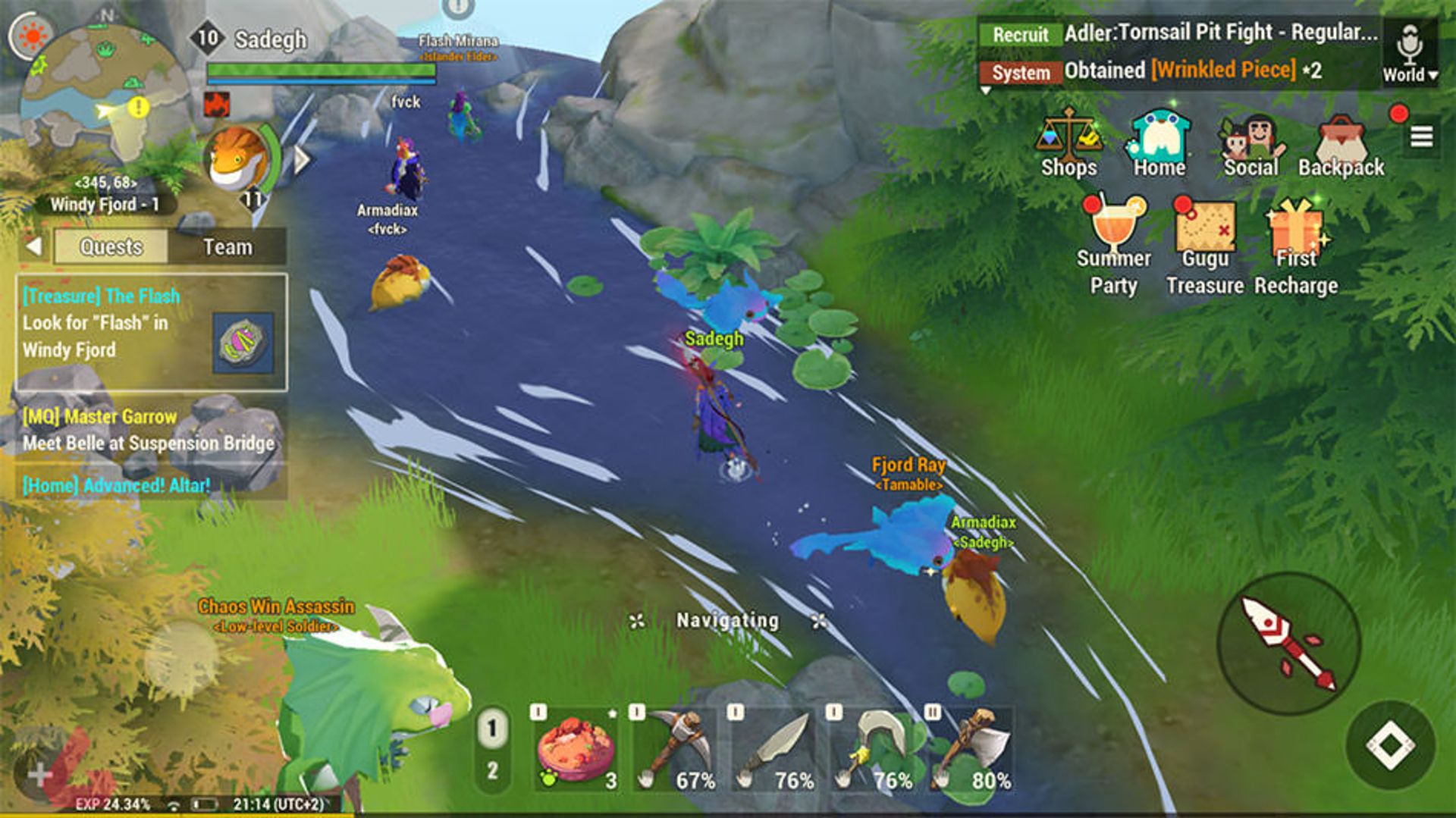Open the Shops menu
The height and width of the screenshot is (818, 1456).
(1068, 144)
